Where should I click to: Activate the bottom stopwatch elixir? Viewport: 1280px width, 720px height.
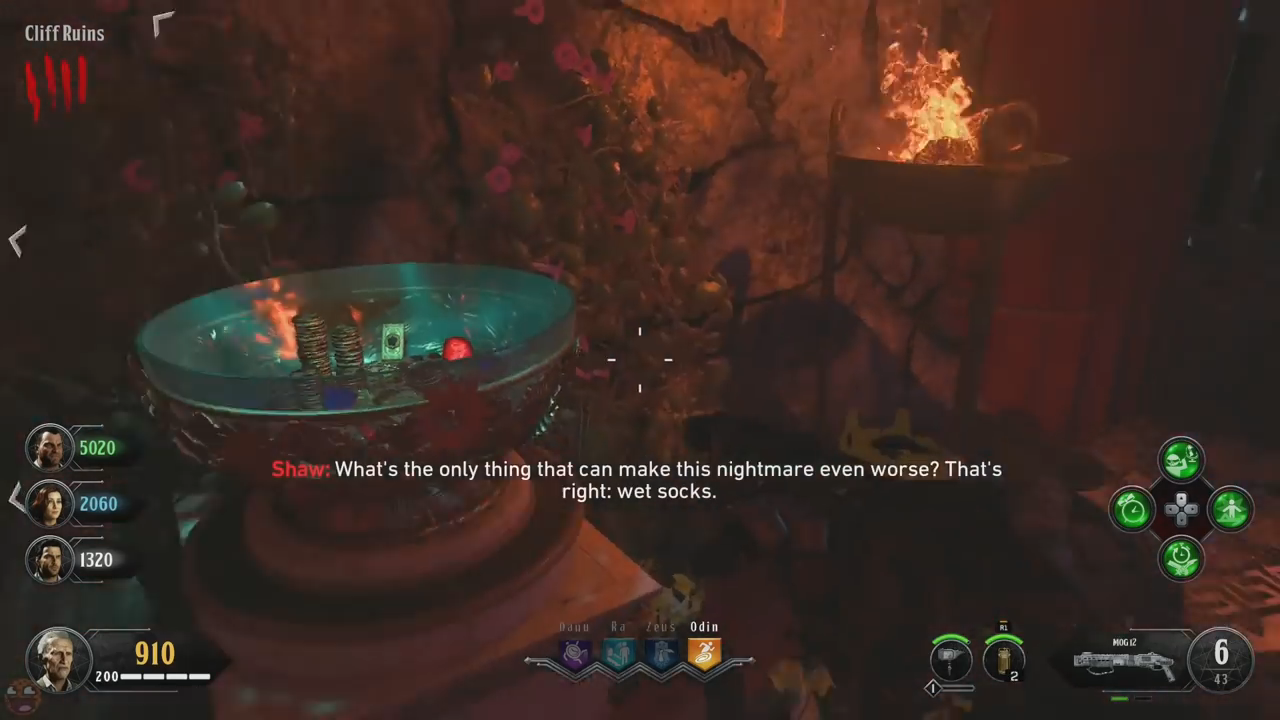point(1181,558)
